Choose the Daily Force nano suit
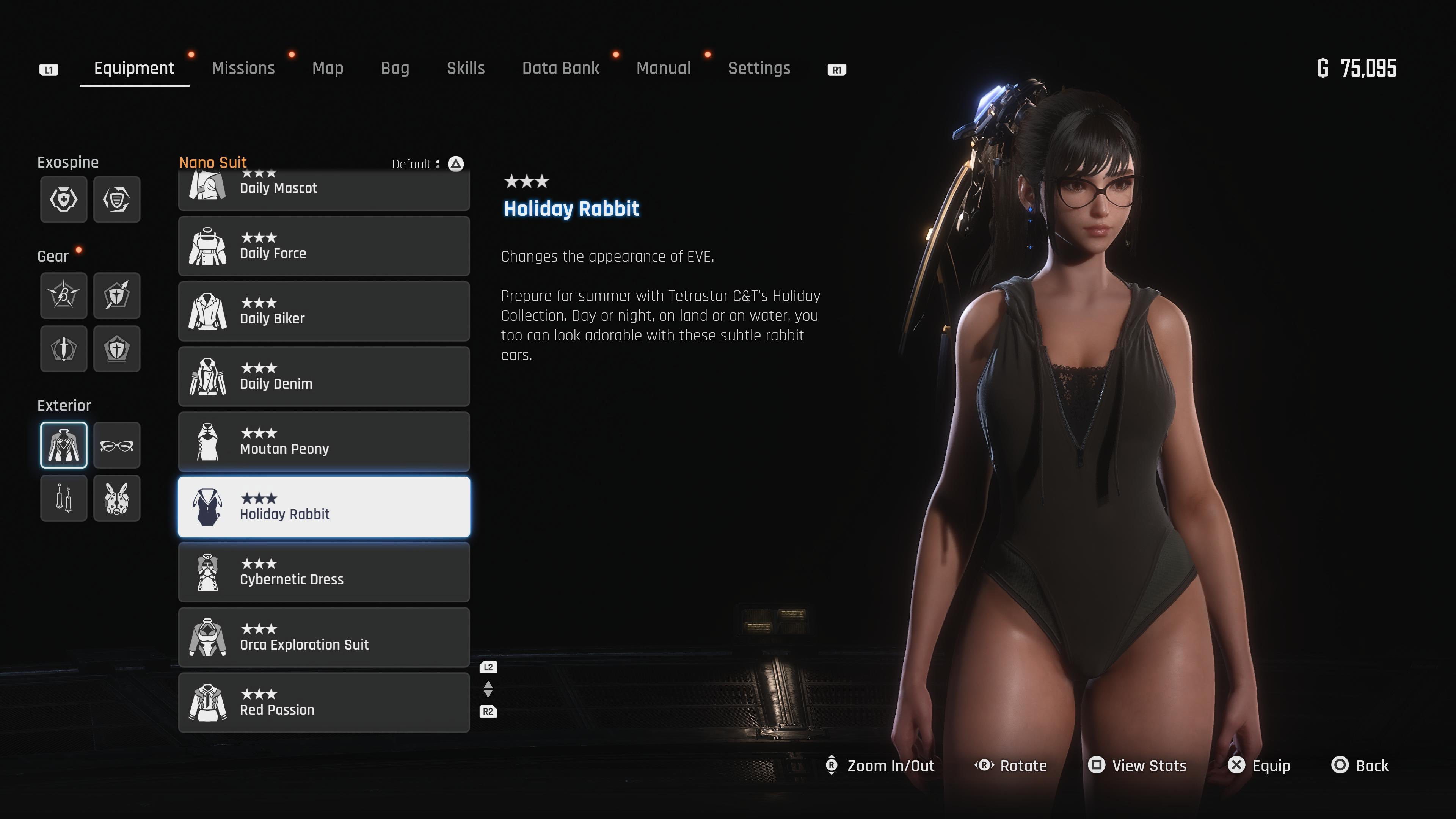The height and width of the screenshot is (819, 1456). click(x=324, y=246)
